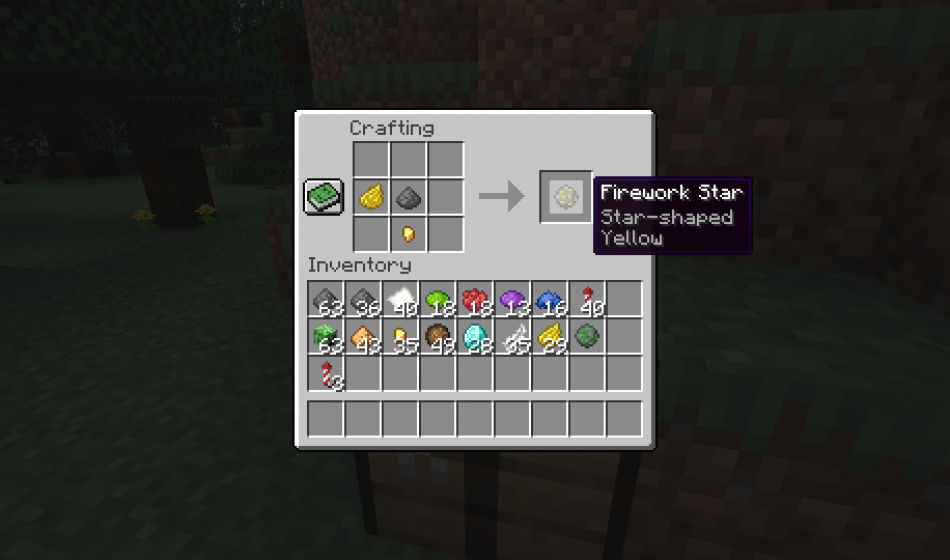Select the firework rocket stack of 3
This screenshot has width=950, height=560.
[x=325, y=374]
